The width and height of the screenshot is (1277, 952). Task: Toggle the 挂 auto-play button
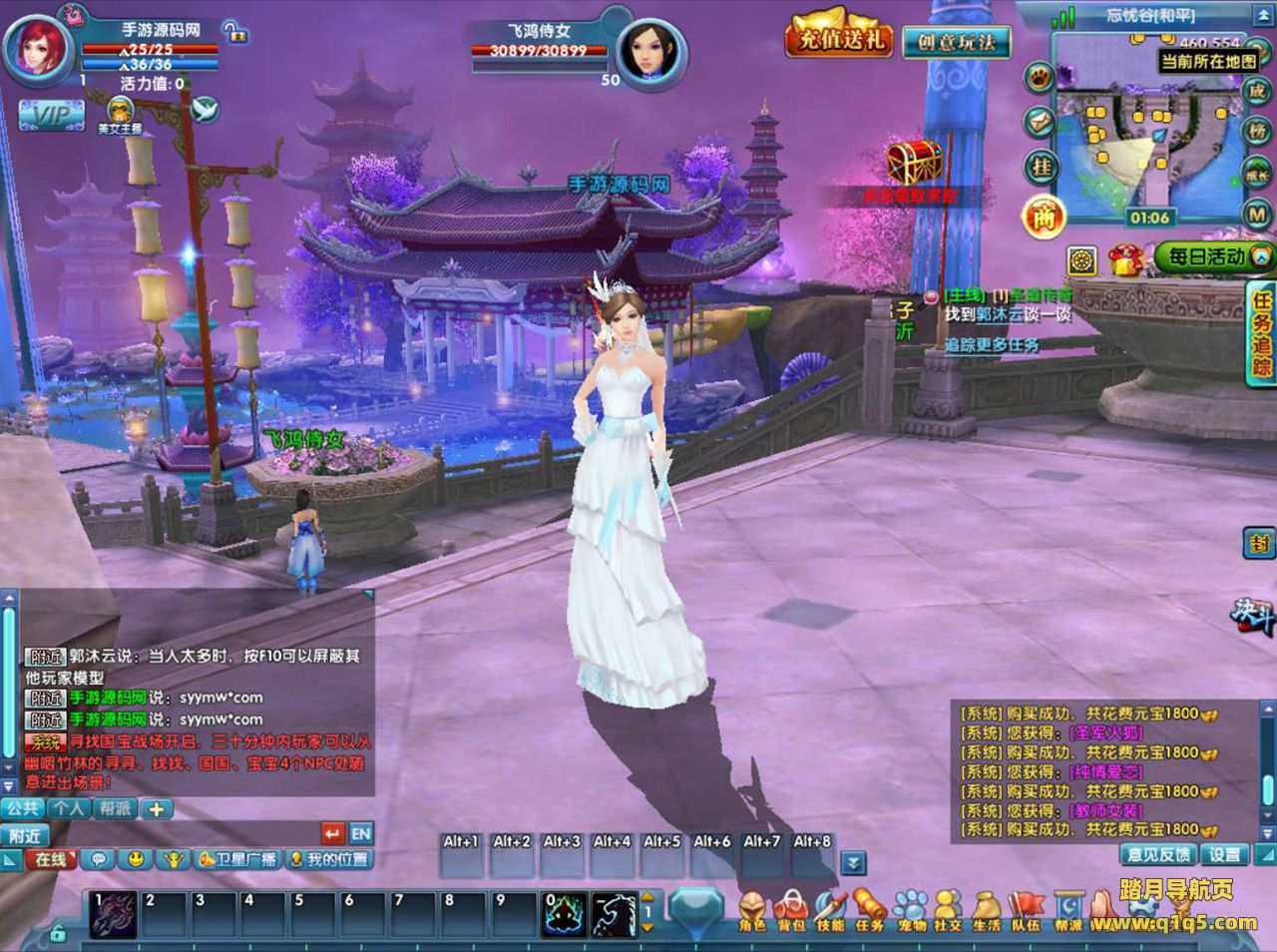tap(1041, 168)
